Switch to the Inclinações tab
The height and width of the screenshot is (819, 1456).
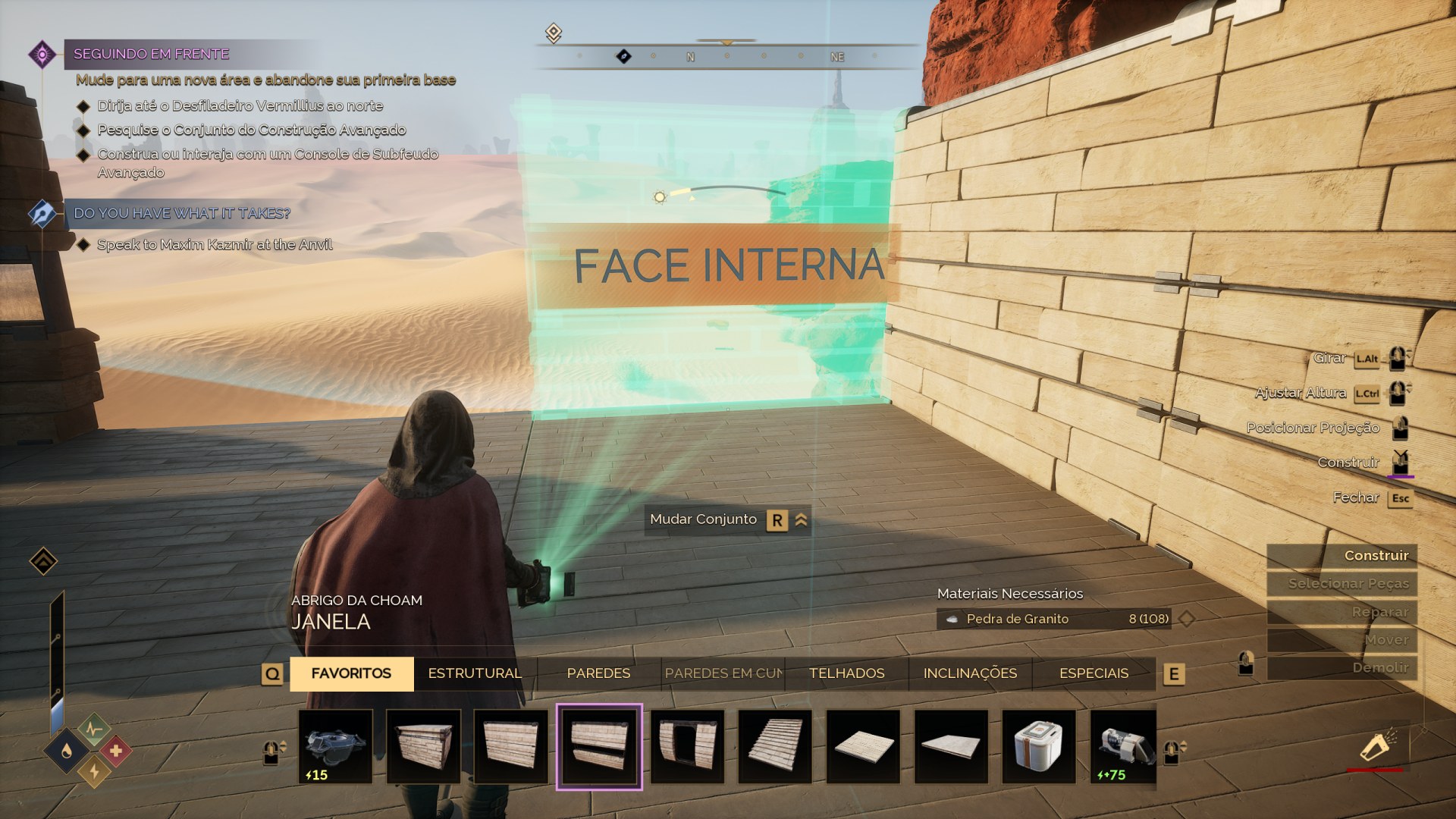[970, 673]
